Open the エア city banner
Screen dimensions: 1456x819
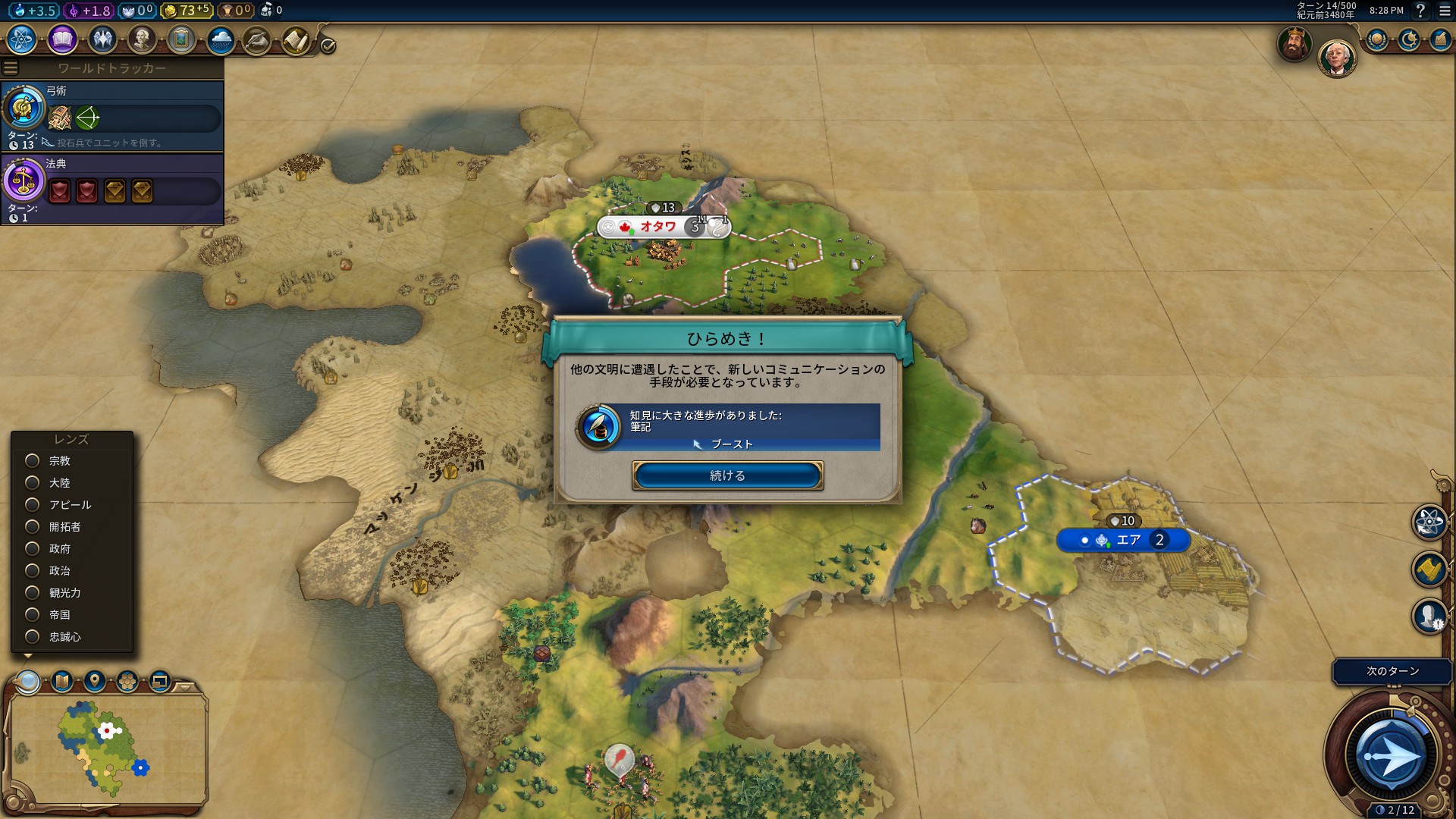click(x=1128, y=540)
